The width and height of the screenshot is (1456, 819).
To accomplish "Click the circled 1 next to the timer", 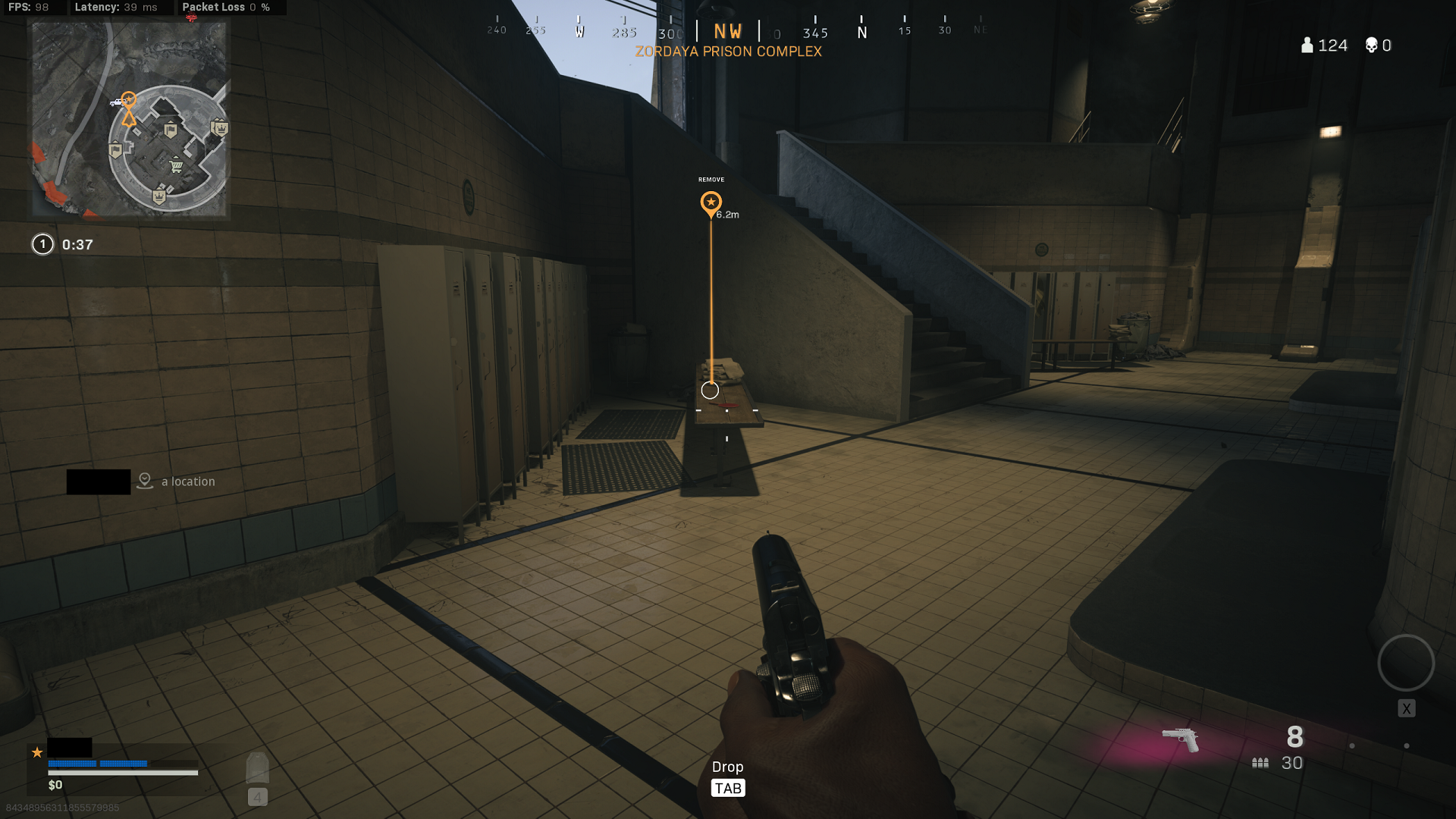I will point(42,244).
